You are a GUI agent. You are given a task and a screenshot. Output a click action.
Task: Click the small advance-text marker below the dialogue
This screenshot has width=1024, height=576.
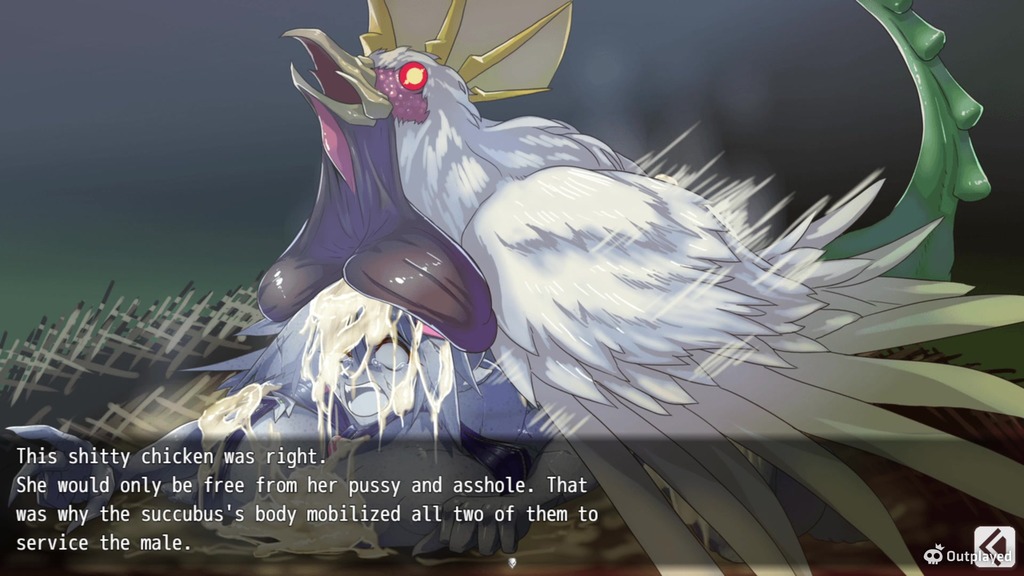tap(512, 562)
